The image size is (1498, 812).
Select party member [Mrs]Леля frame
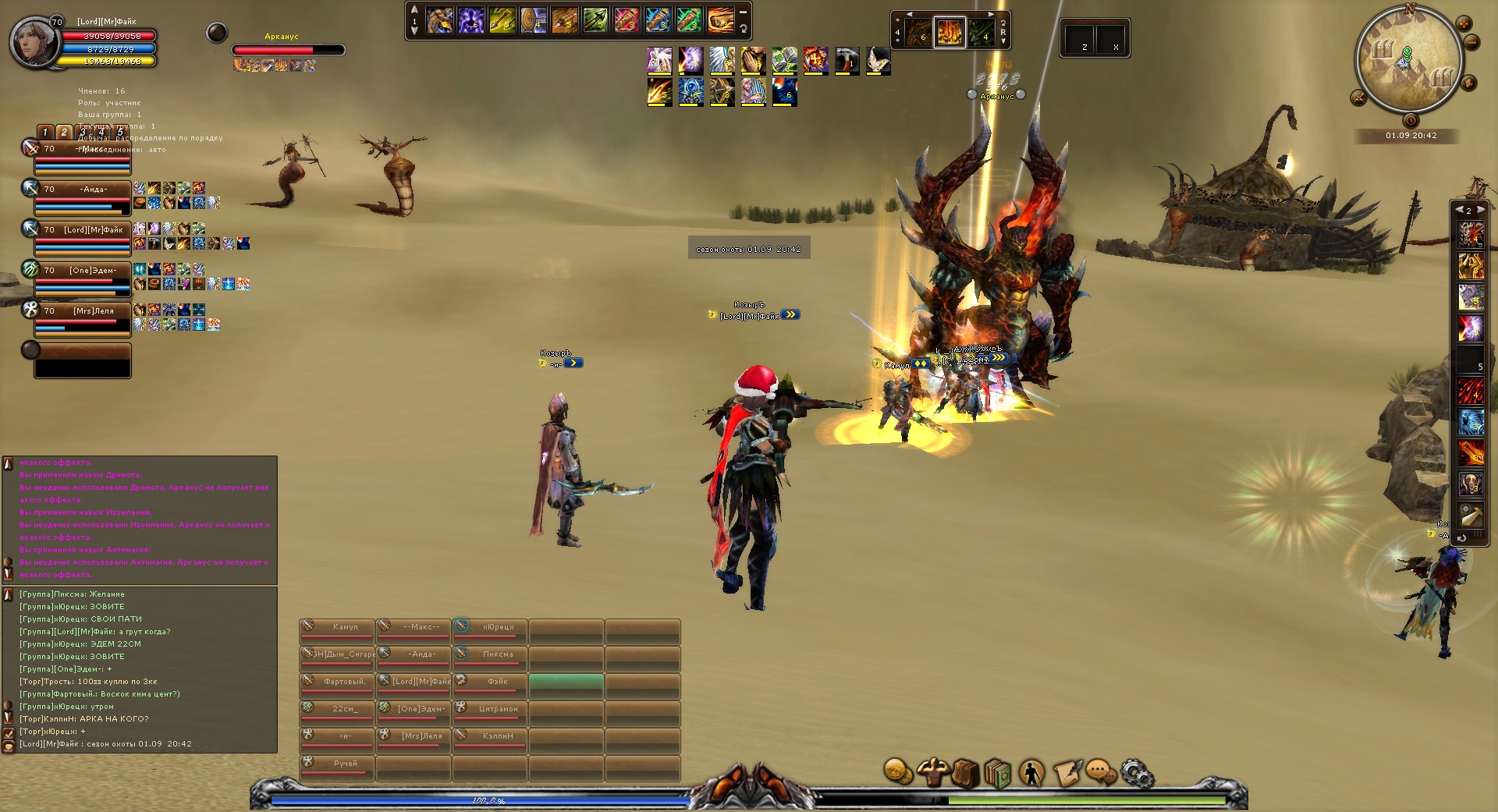tap(82, 320)
